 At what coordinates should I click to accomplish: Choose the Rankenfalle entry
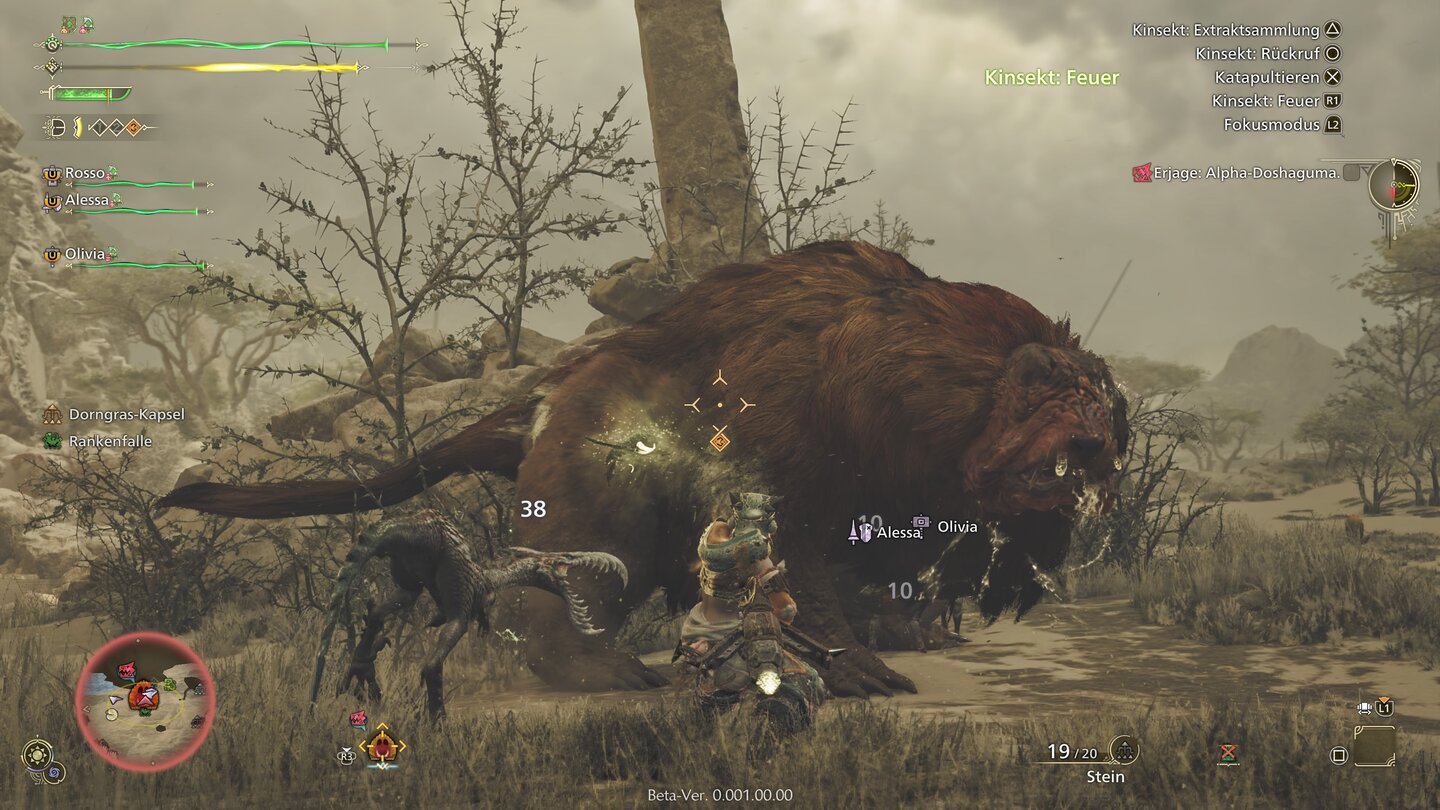click(110, 441)
